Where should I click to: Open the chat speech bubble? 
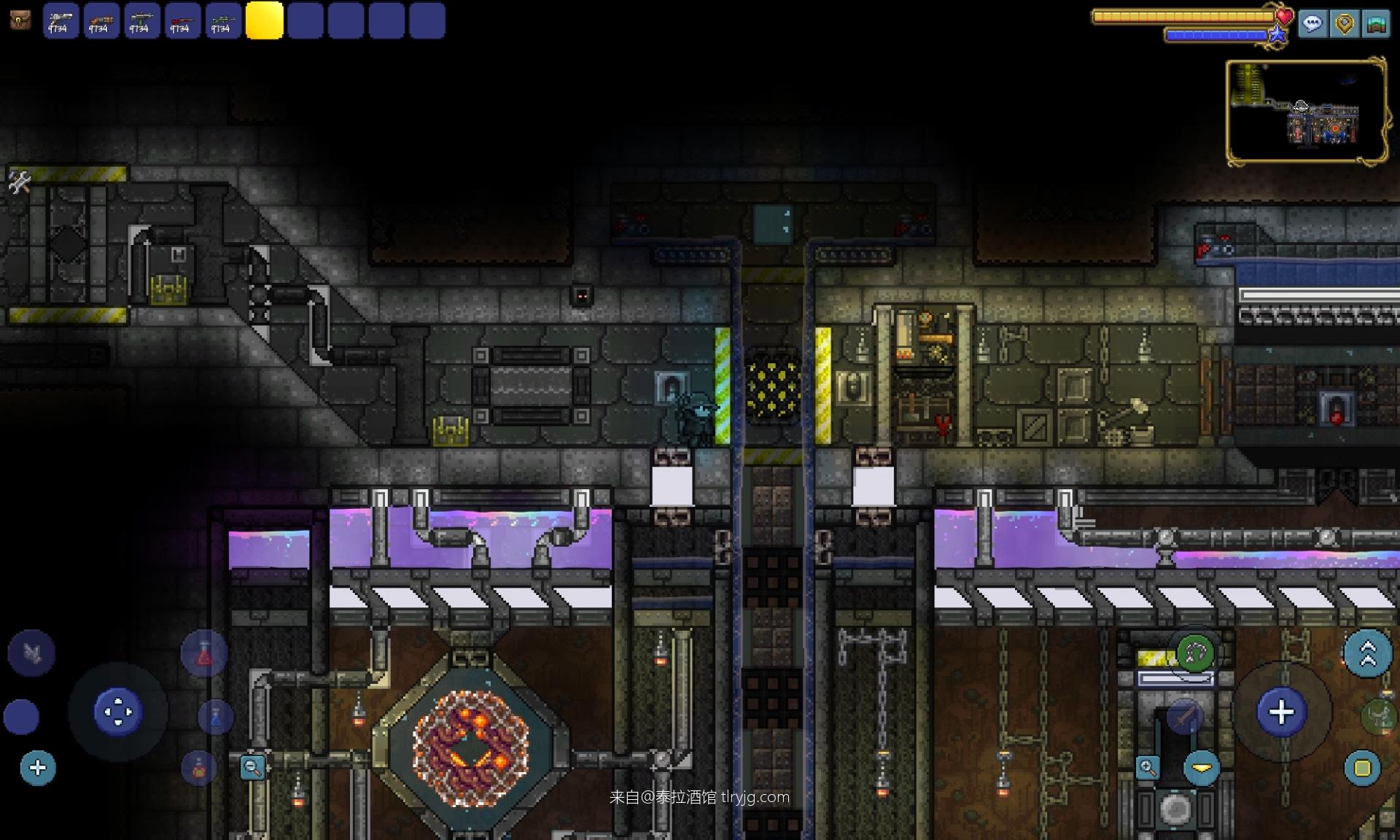coord(1312,23)
